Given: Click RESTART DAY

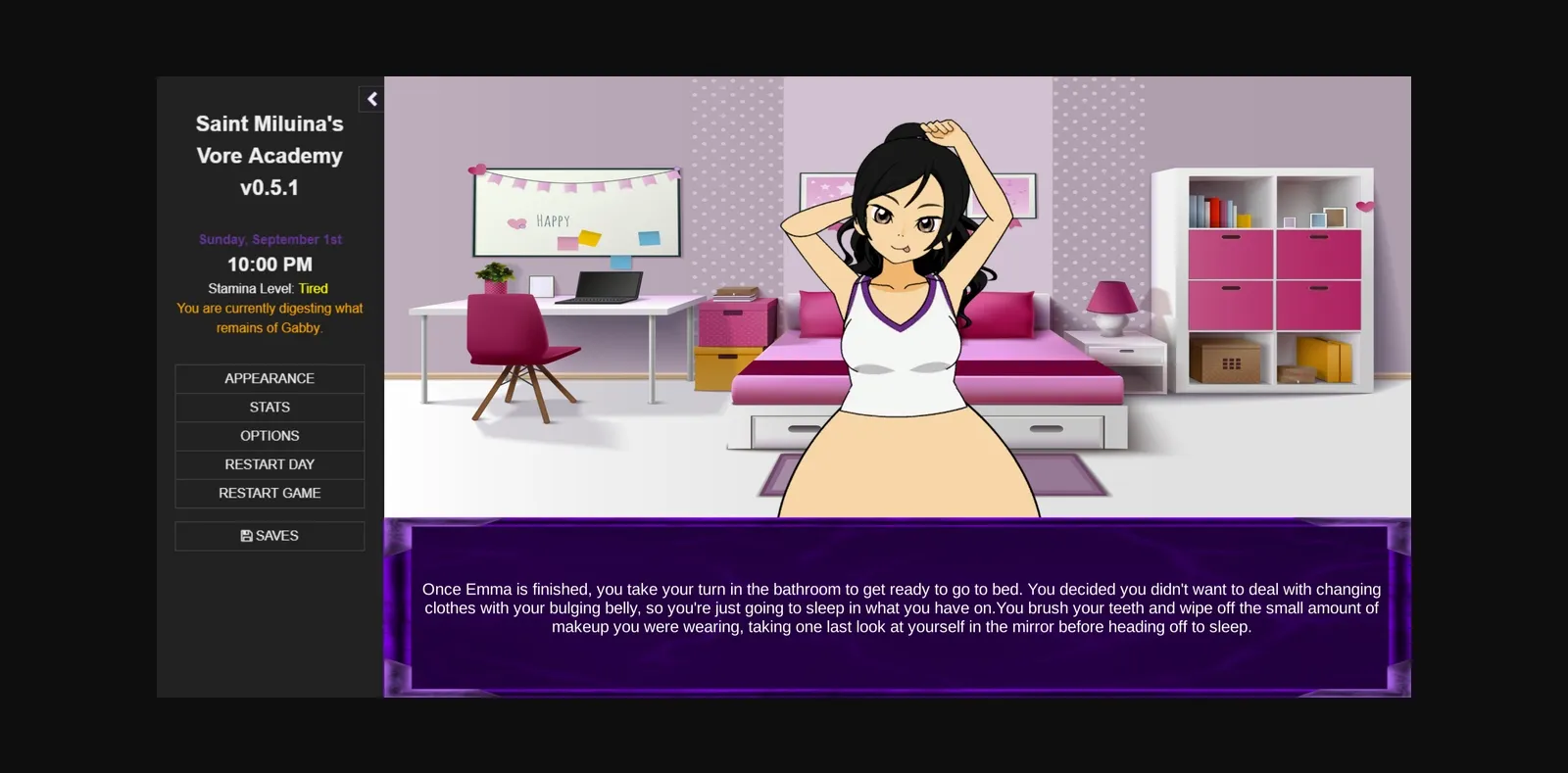Looking at the screenshot, I should point(269,464).
